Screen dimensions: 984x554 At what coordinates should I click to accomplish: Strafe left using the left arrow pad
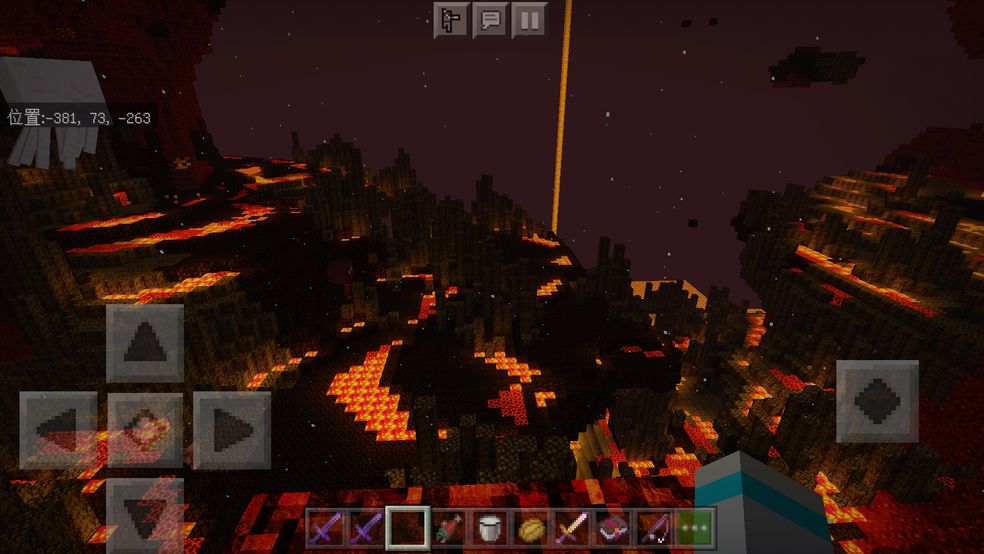click(x=58, y=430)
